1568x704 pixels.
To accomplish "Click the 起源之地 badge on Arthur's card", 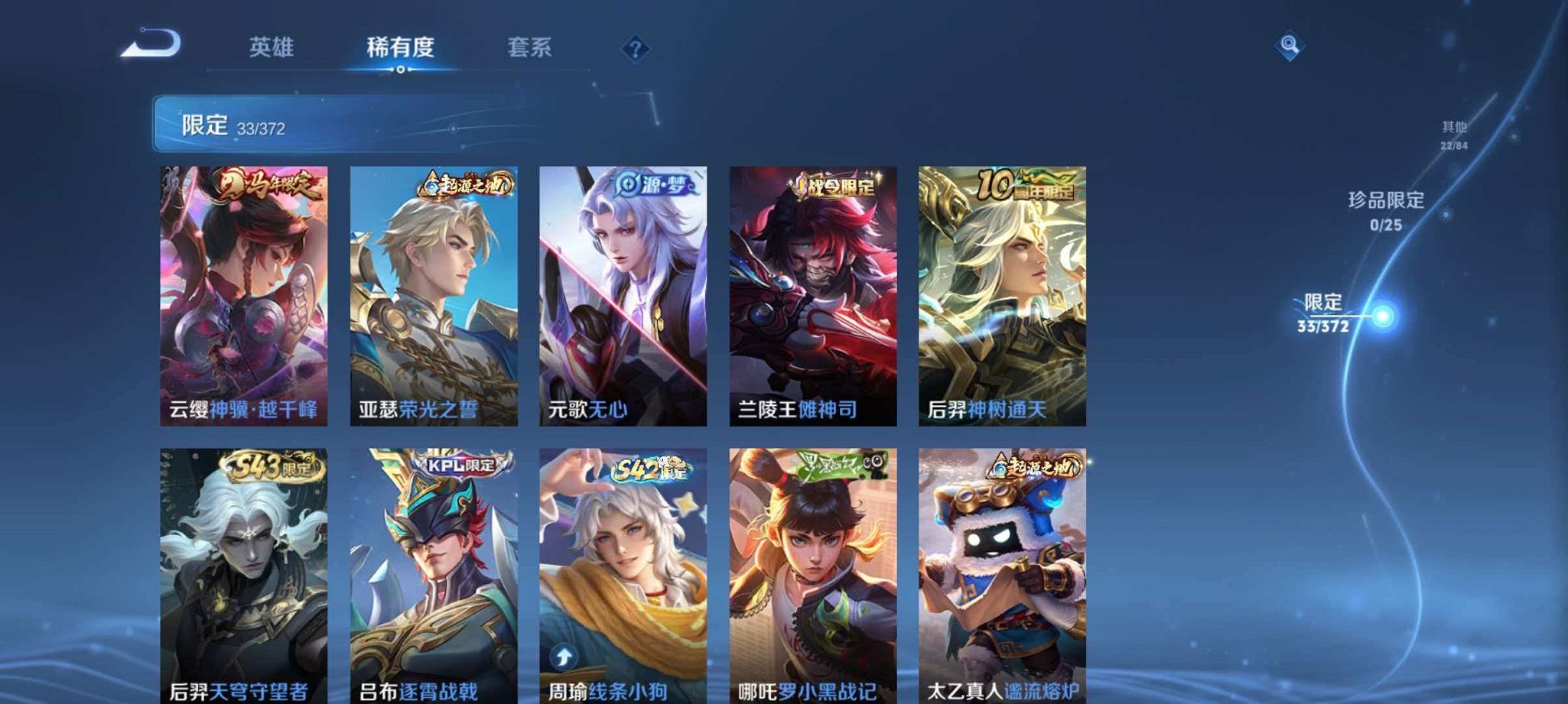I will [x=467, y=184].
